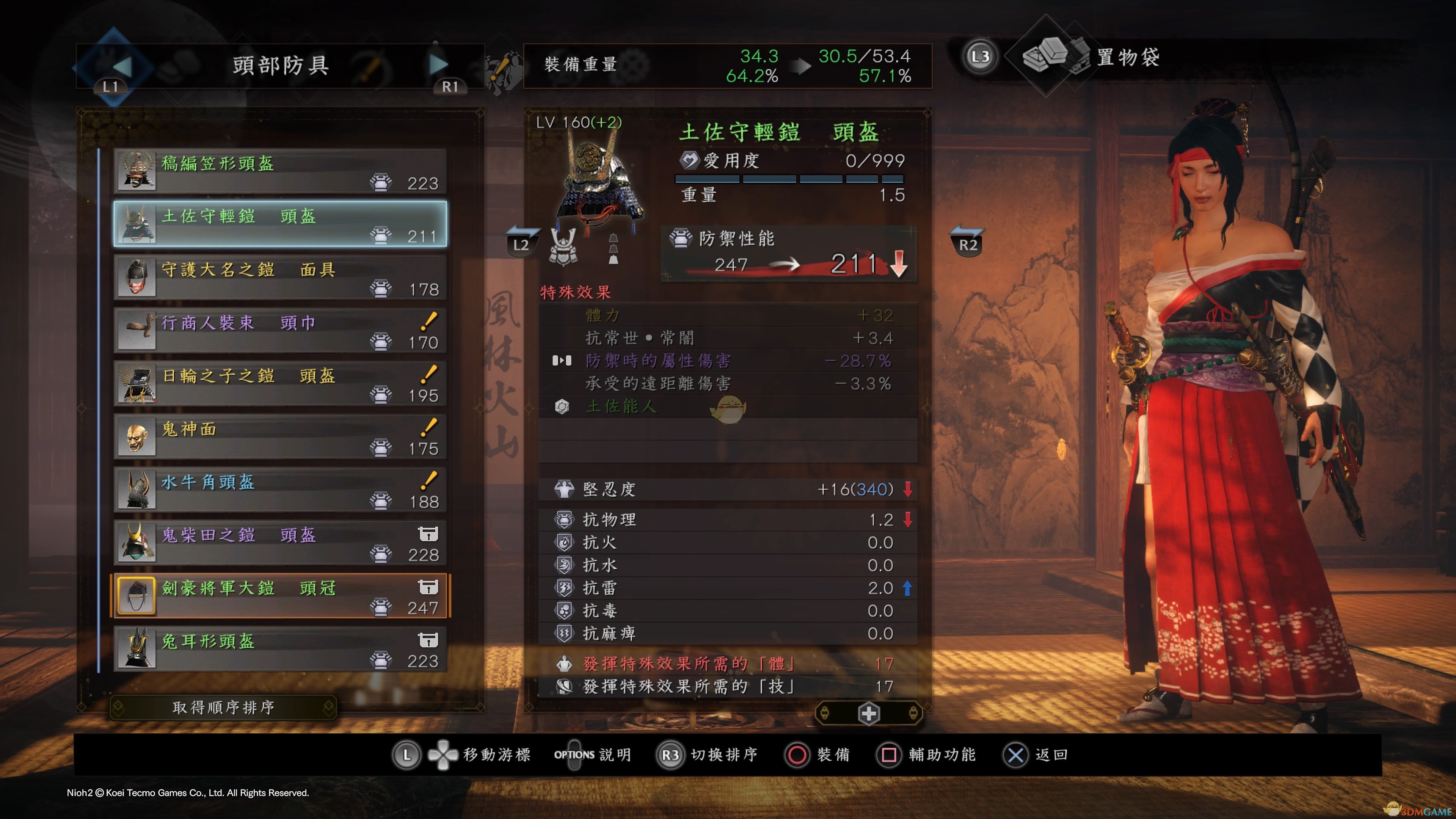Viewport: 1456px width, 819px height.
Task: Open the 置物袋 storage bag
Action: (1127, 57)
